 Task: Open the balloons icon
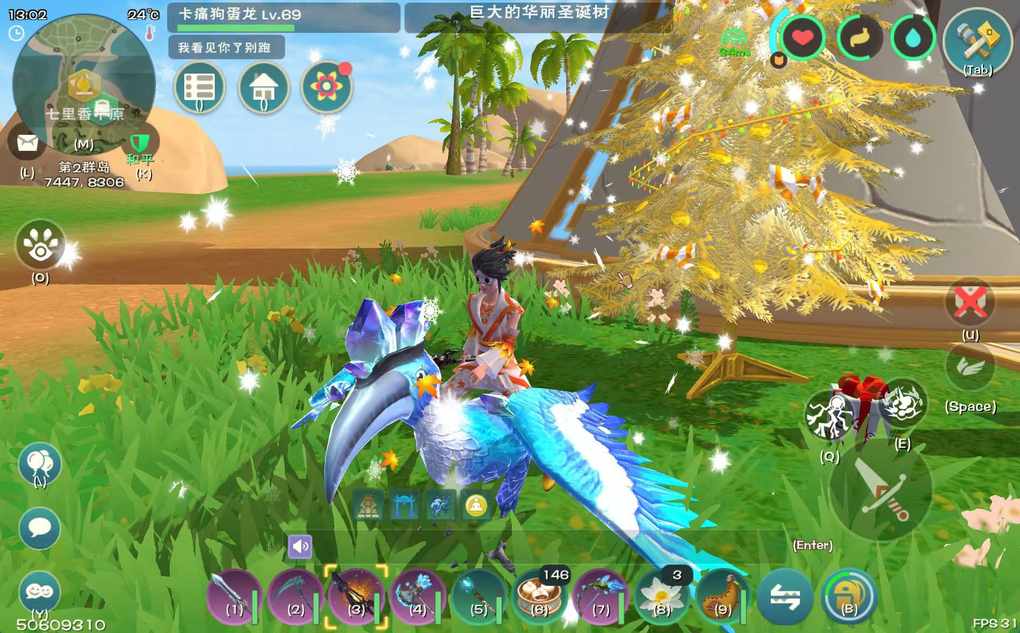point(40,464)
